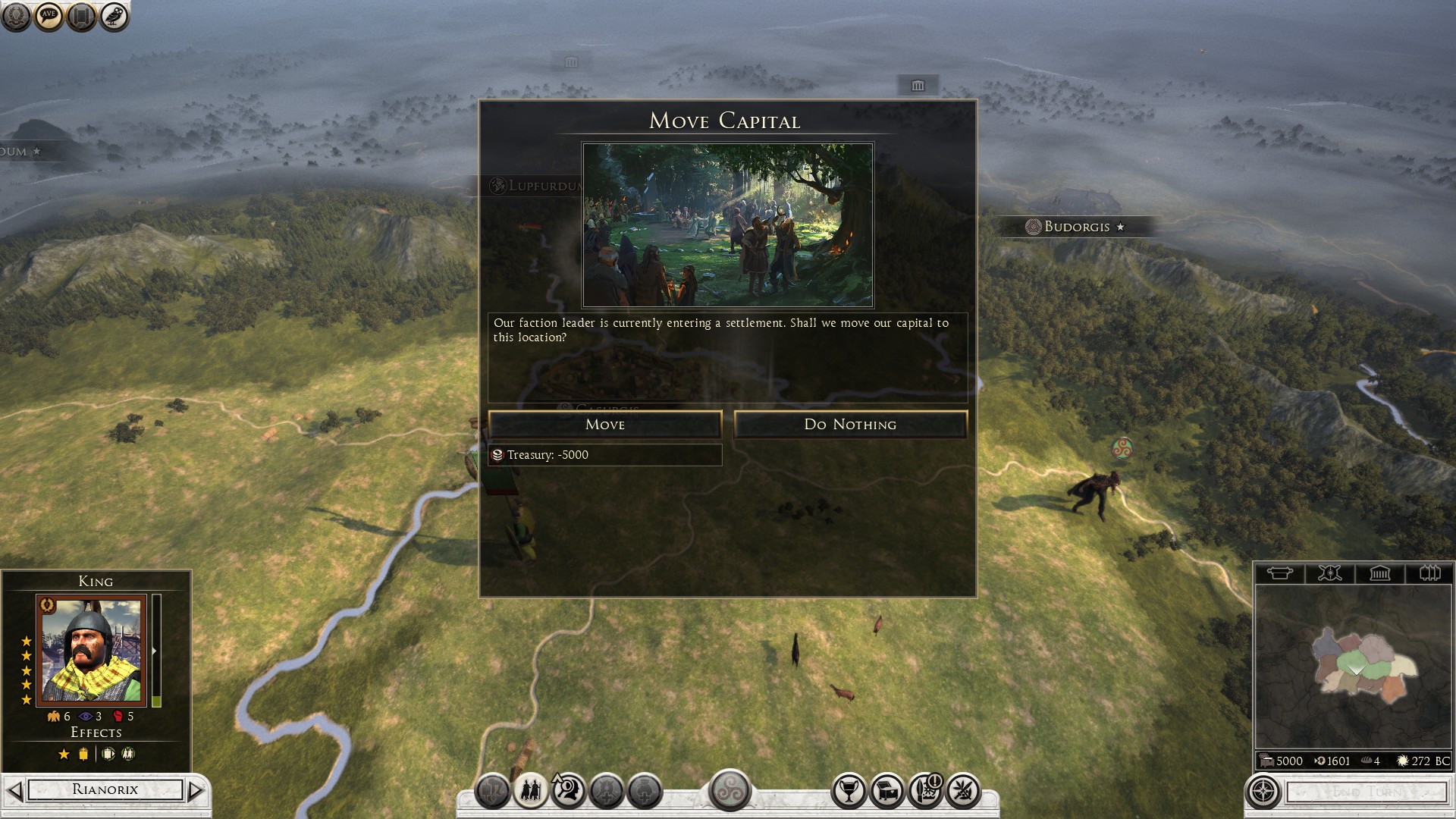The width and height of the screenshot is (1456, 819).
Task: Click the Rianorix name plate
Action: [x=105, y=789]
